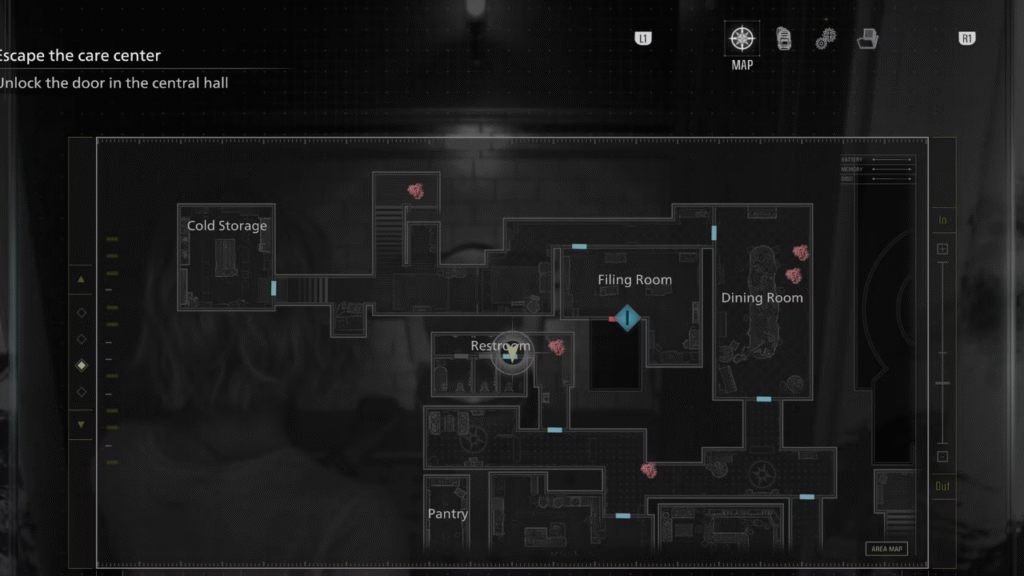Go down one floor with down arrow
The height and width of the screenshot is (576, 1024).
tap(81, 424)
